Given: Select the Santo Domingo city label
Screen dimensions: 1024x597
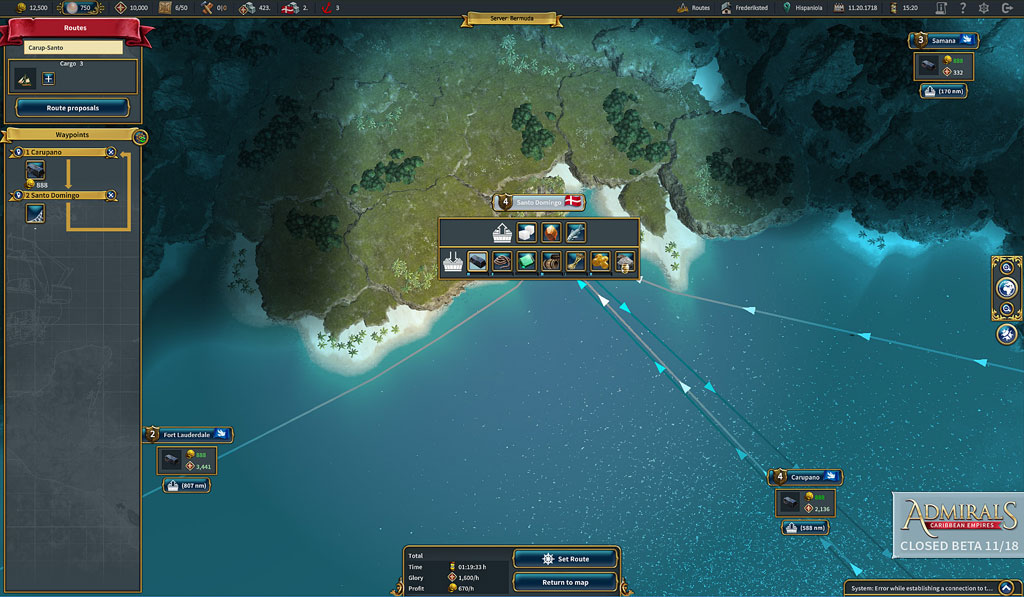Looking at the screenshot, I should pyautogui.click(x=538, y=202).
